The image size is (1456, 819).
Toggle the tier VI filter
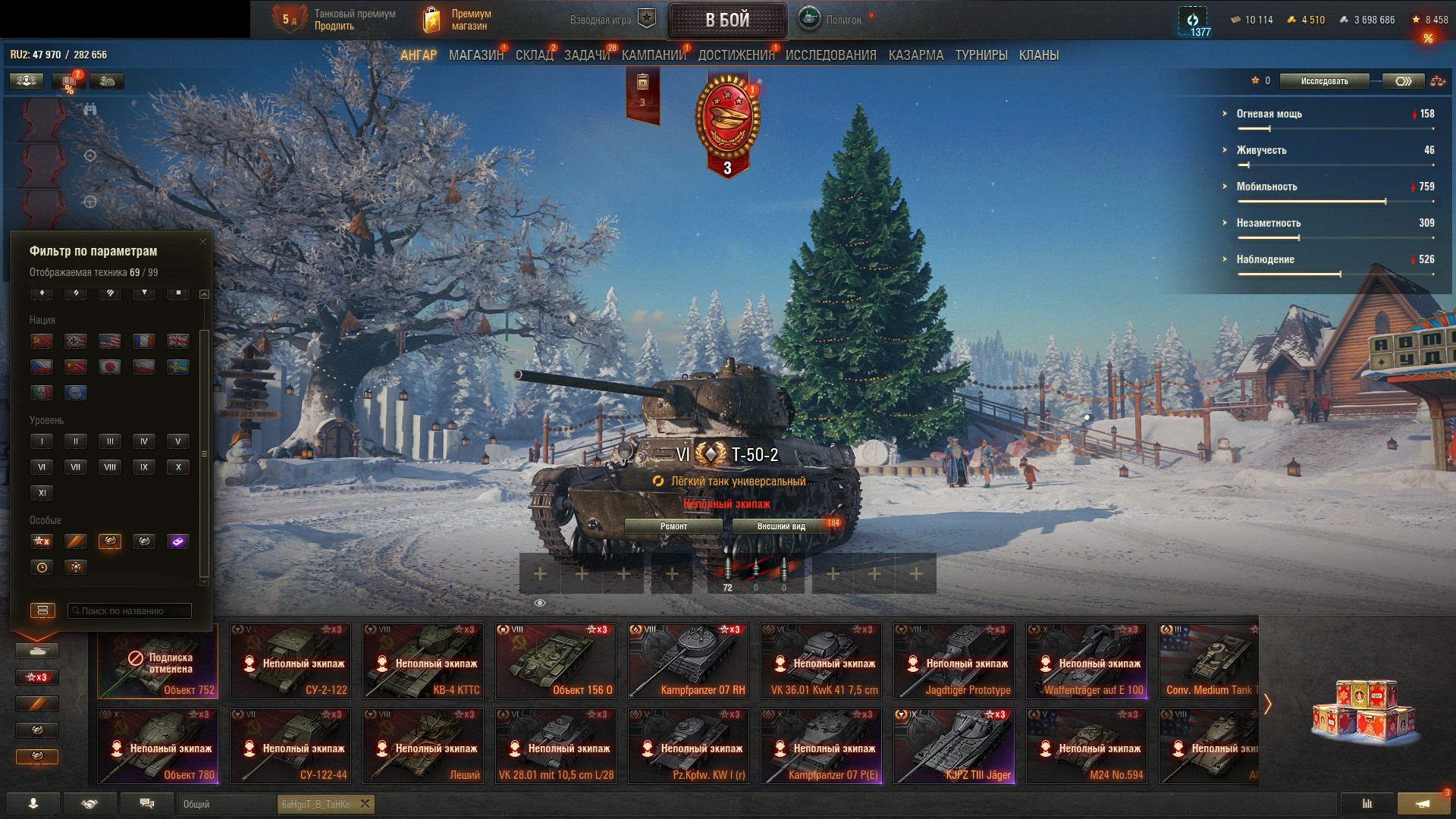pos(42,467)
